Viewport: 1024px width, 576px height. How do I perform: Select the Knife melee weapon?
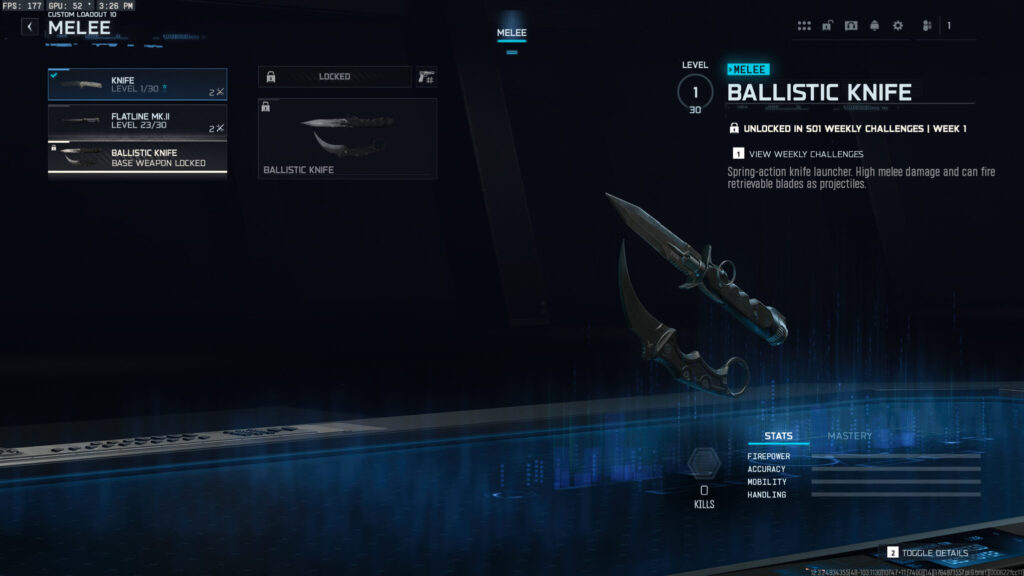(137, 85)
